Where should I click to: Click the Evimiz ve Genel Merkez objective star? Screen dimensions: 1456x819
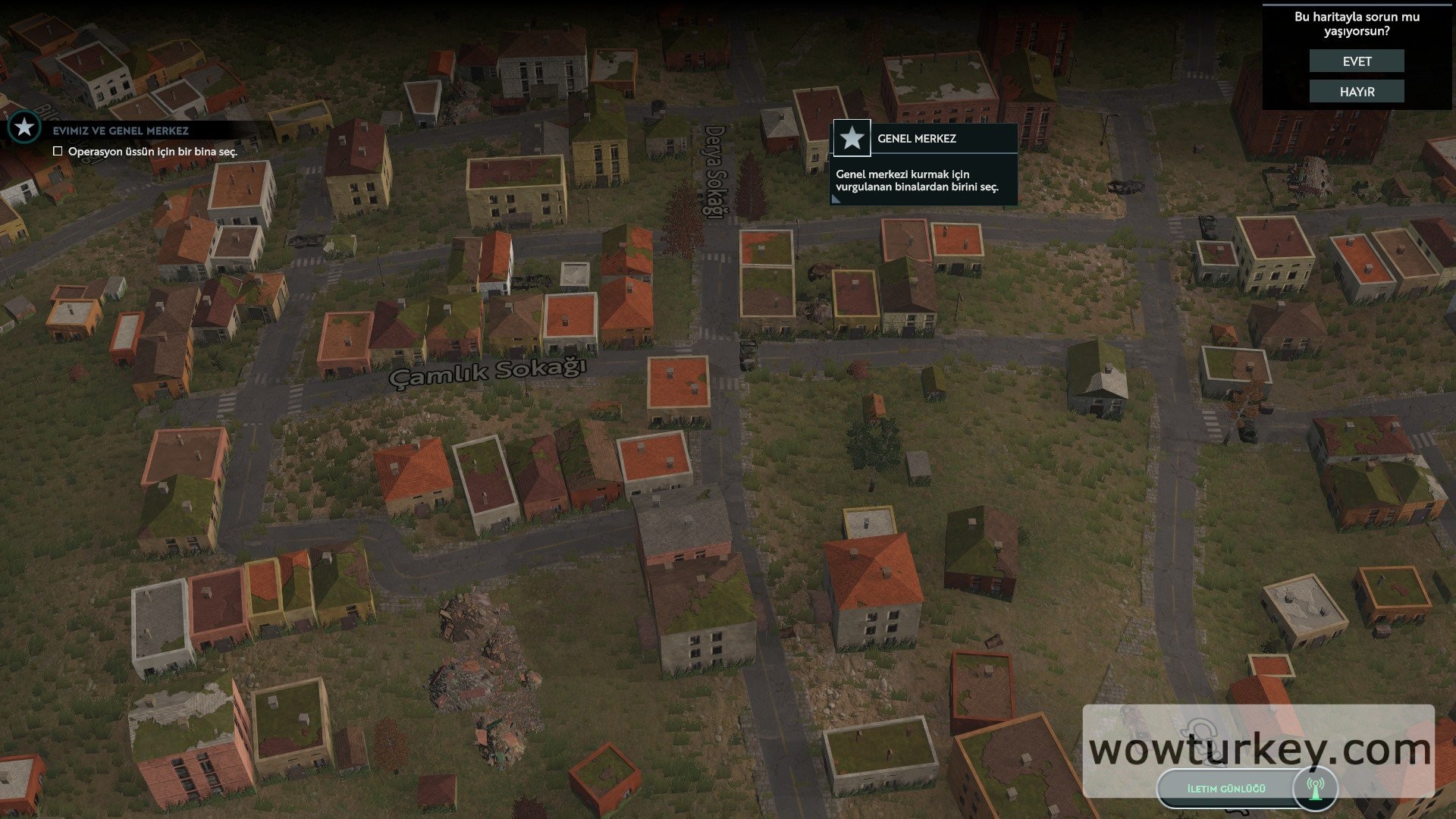point(24,127)
